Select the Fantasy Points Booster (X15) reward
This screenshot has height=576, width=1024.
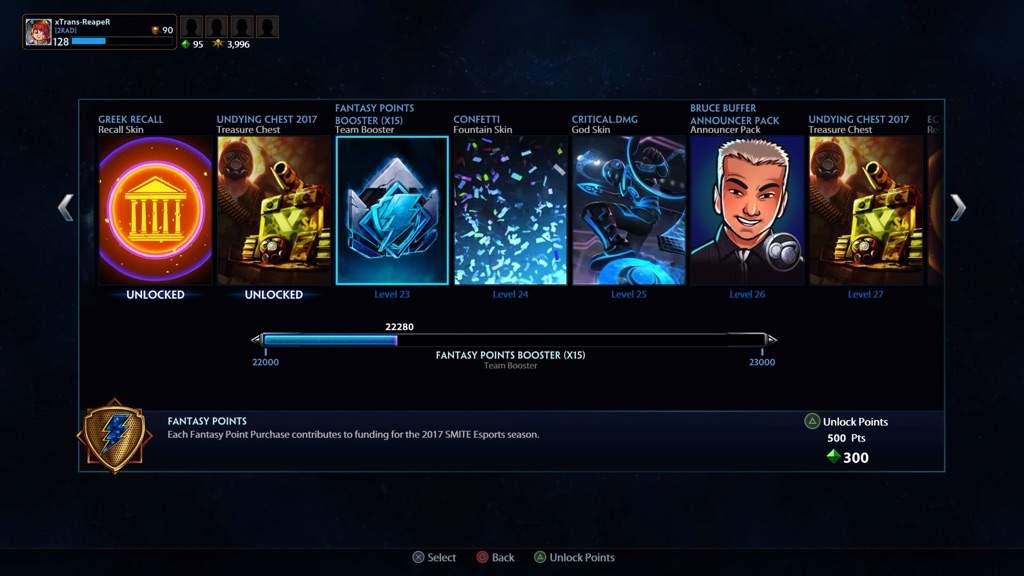392,210
